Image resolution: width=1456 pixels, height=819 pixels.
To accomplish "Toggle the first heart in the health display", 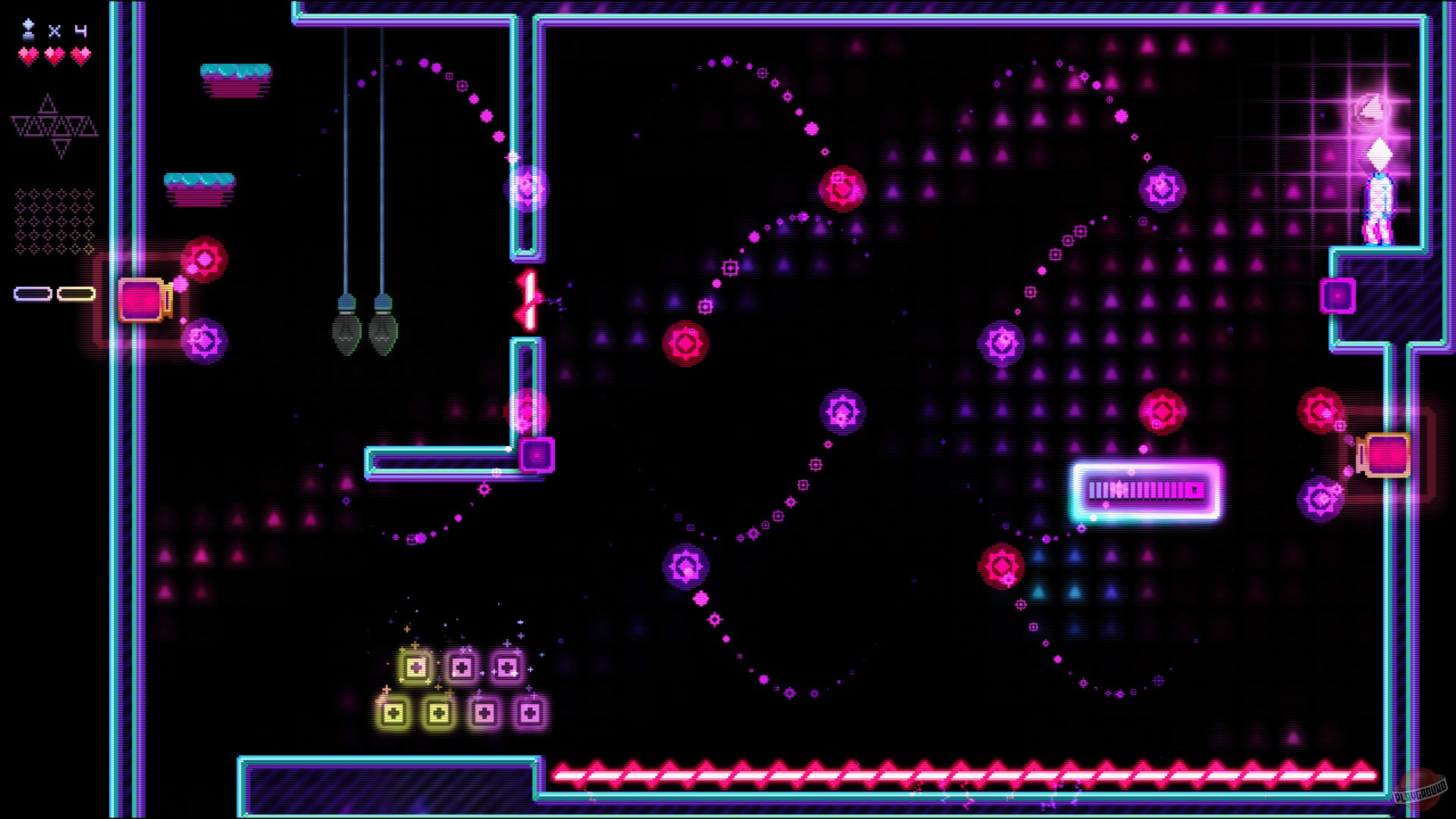I will (27, 55).
